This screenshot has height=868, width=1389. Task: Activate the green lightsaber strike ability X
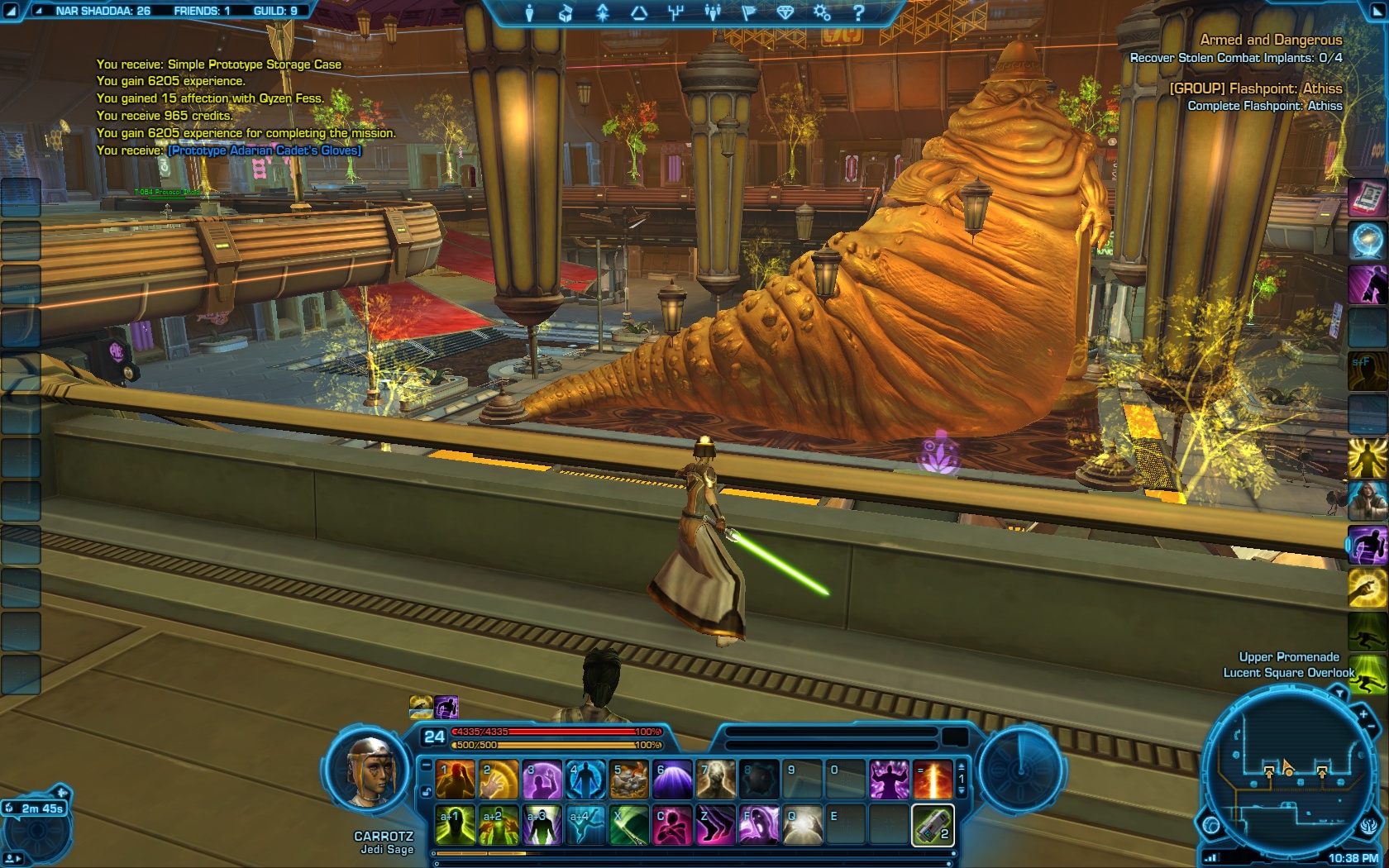click(629, 825)
